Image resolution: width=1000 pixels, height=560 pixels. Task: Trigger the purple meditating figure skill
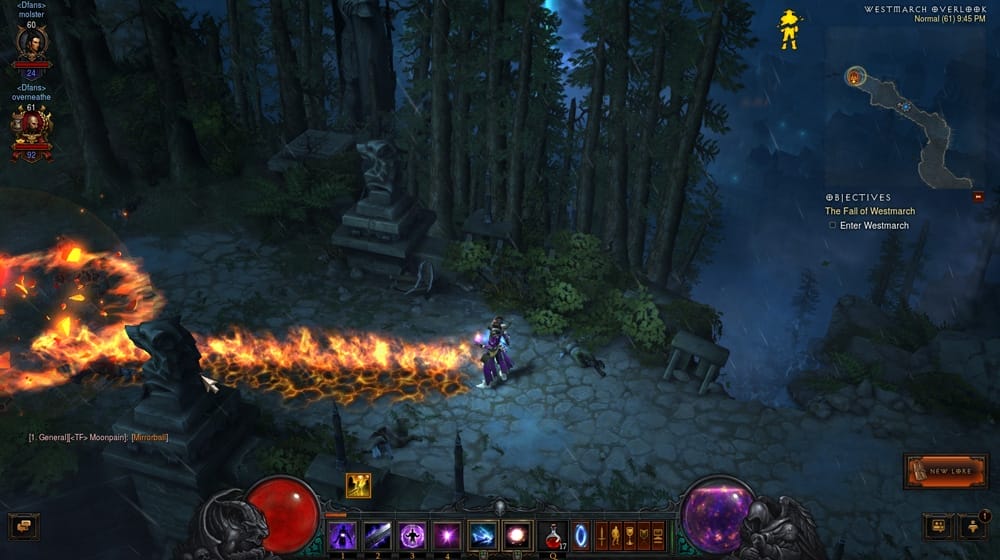tap(411, 535)
